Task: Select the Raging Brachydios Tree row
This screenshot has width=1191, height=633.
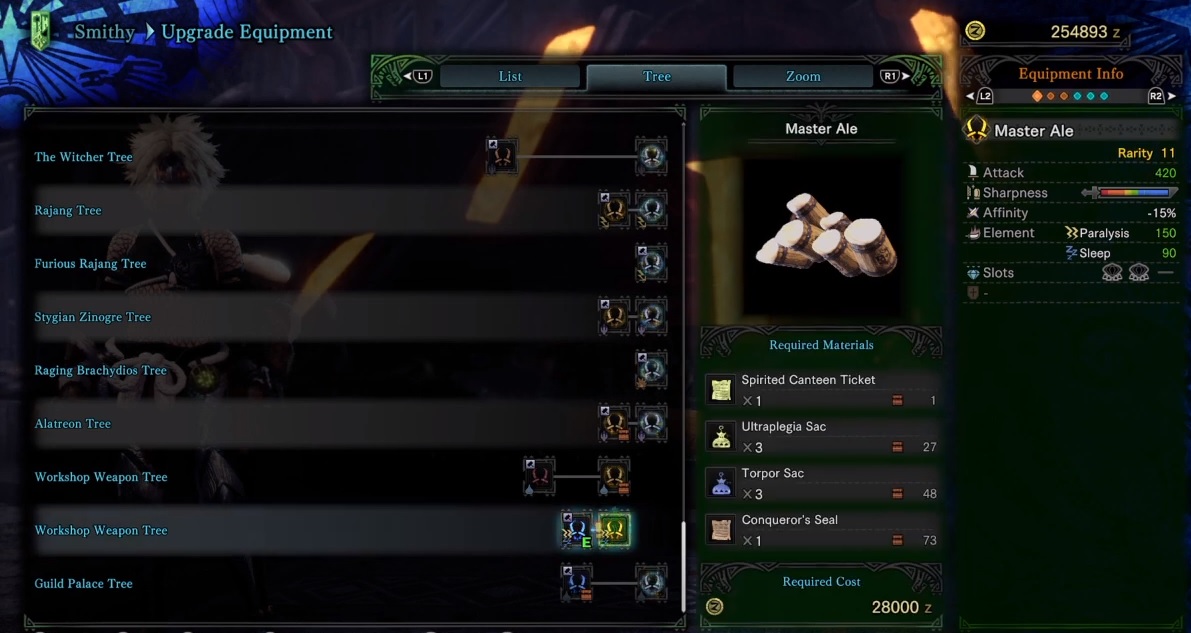Action: 101,371
